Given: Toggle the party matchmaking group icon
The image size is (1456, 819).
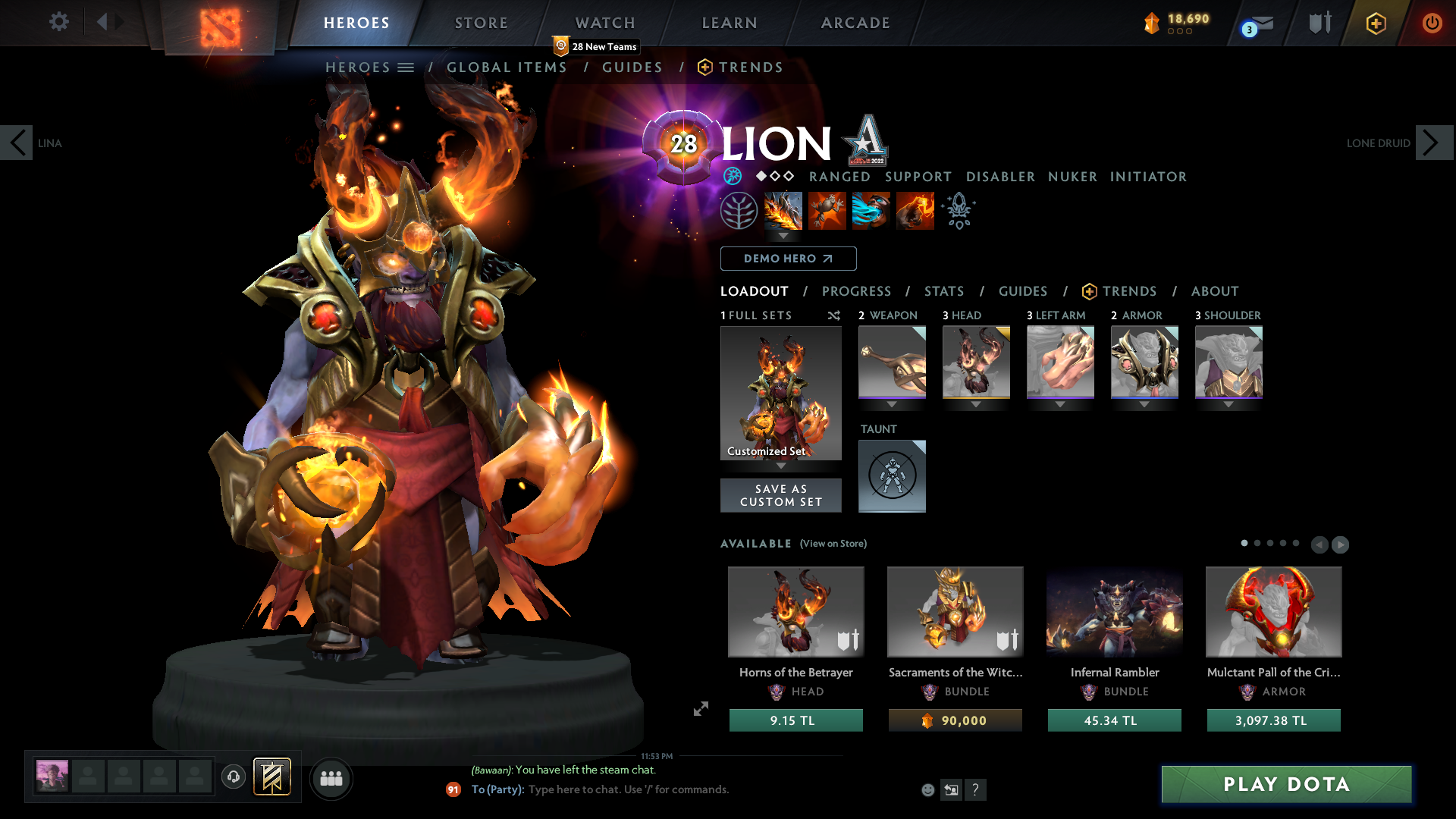Looking at the screenshot, I should 331,778.
